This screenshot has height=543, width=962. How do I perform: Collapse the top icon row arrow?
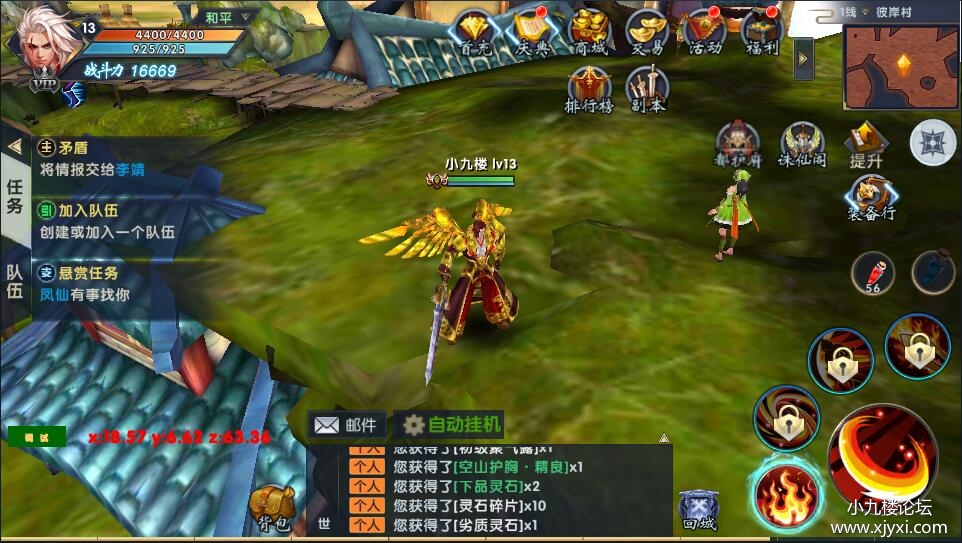pyautogui.click(x=803, y=59)
